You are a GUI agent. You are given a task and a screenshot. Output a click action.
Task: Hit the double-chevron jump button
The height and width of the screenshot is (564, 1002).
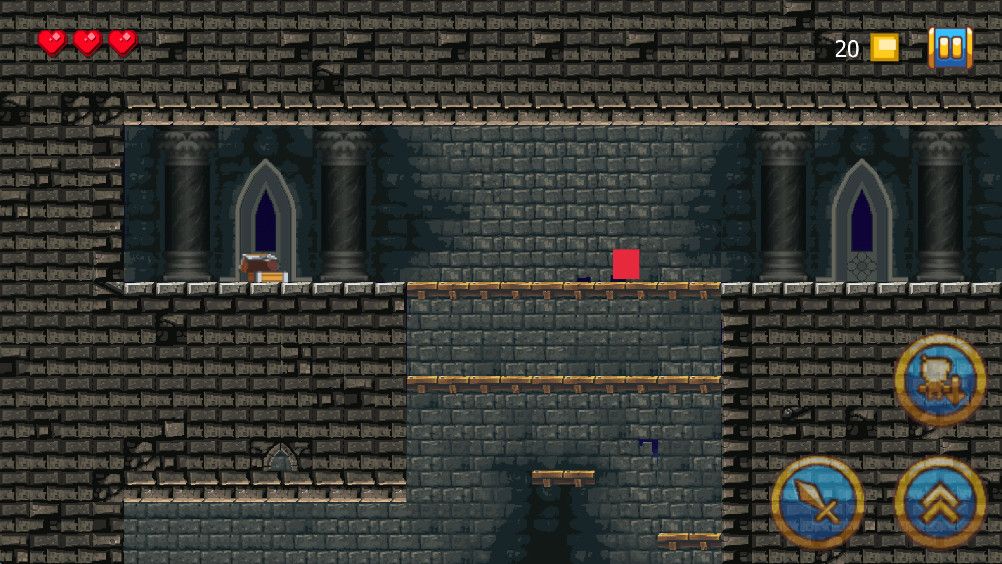(x=941, y=502)
